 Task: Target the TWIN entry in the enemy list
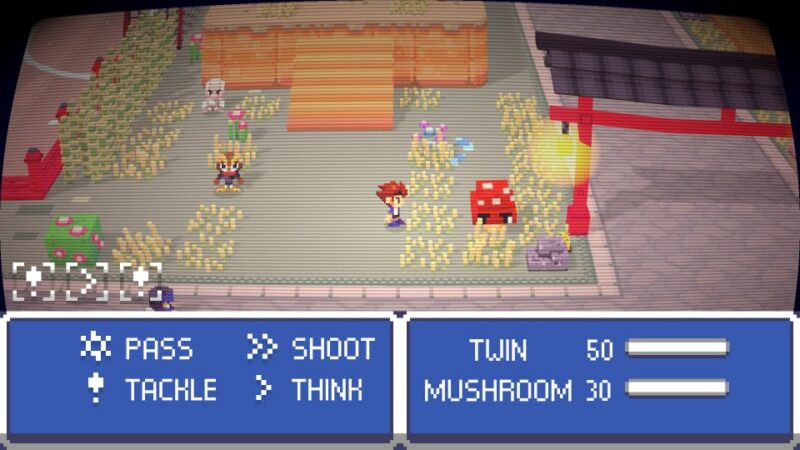tap(498, 349)
